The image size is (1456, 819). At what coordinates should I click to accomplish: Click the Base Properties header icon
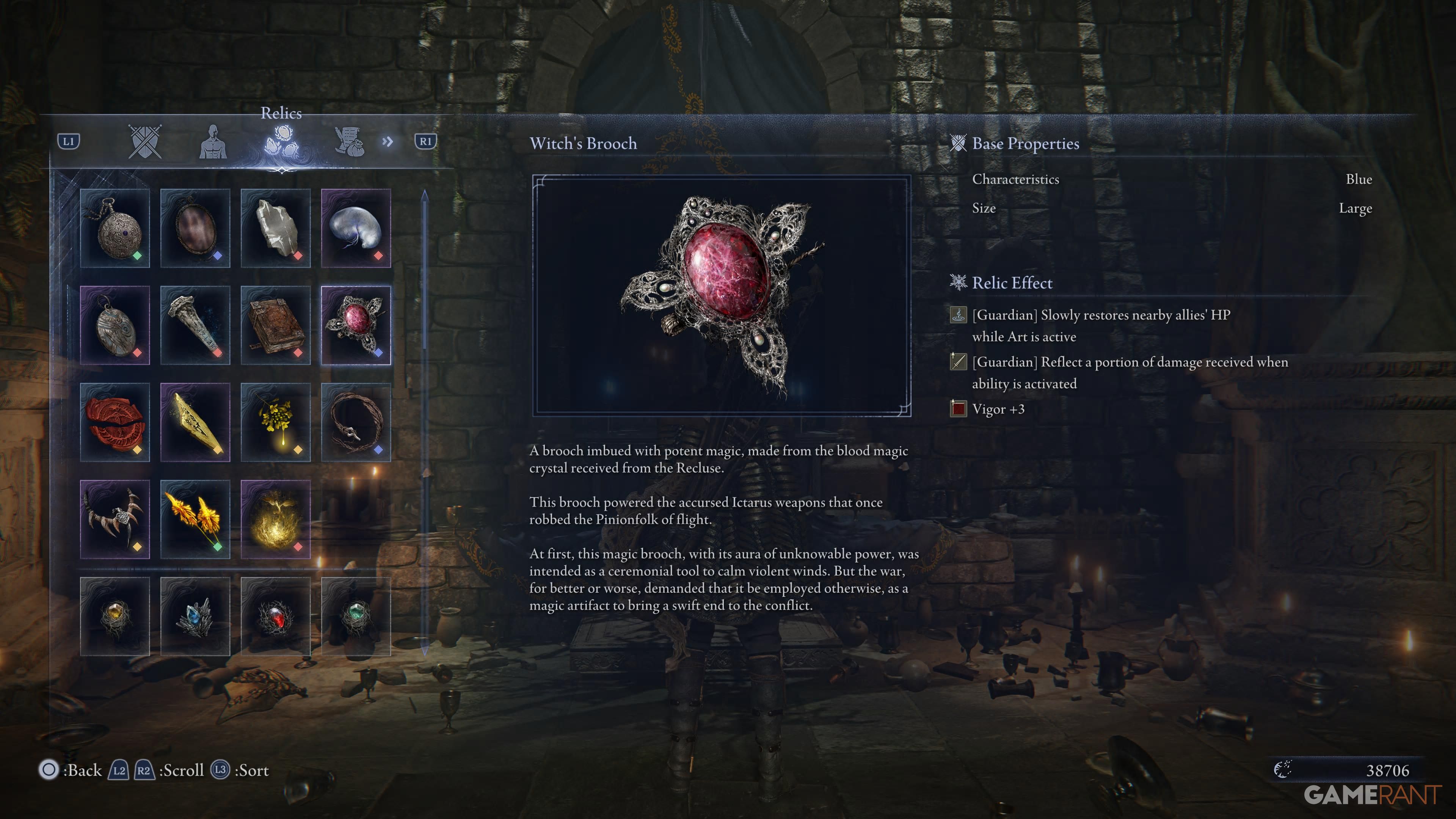coord(959,143)
